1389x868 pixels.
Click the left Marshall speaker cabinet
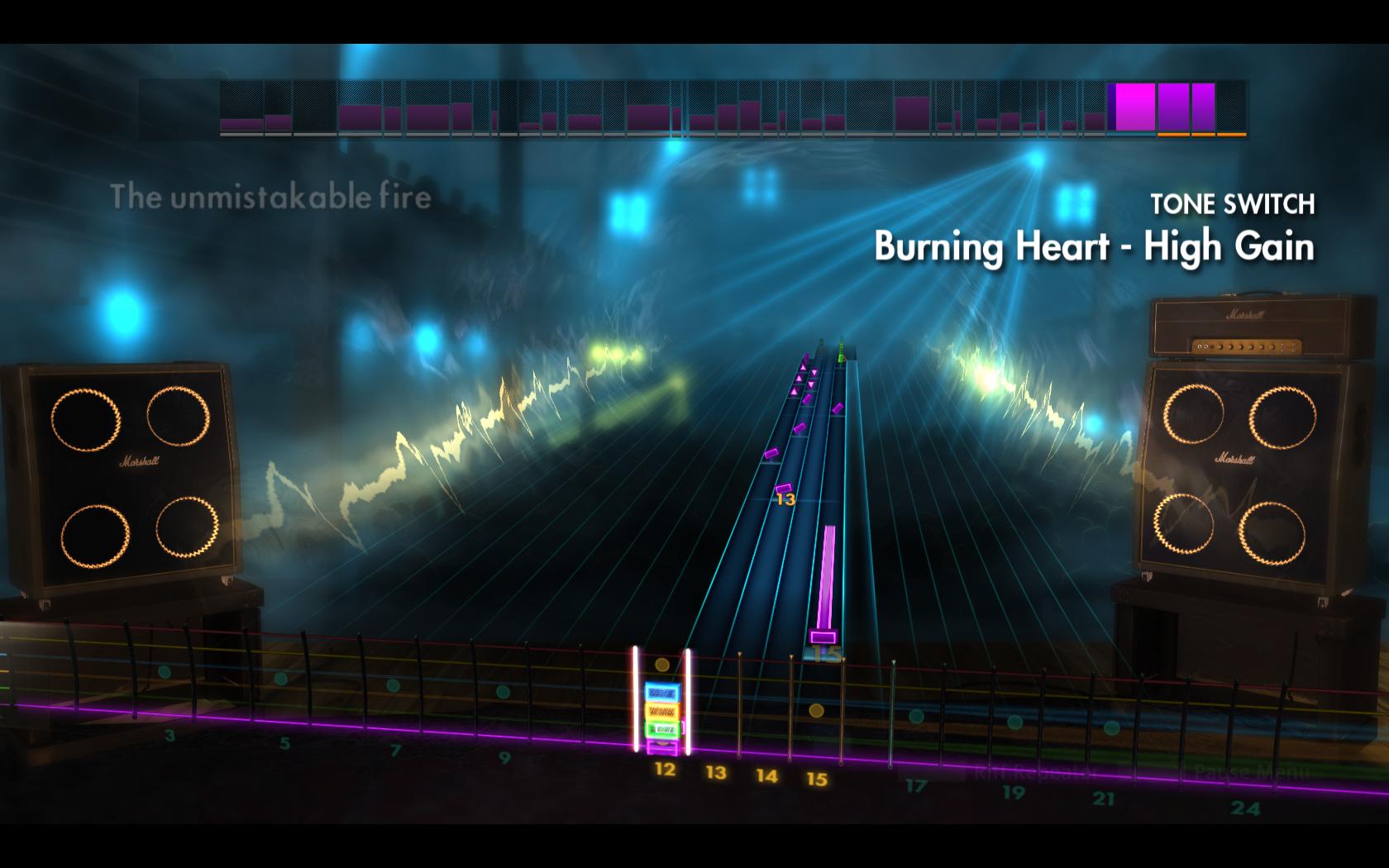(x=124, y=475)
